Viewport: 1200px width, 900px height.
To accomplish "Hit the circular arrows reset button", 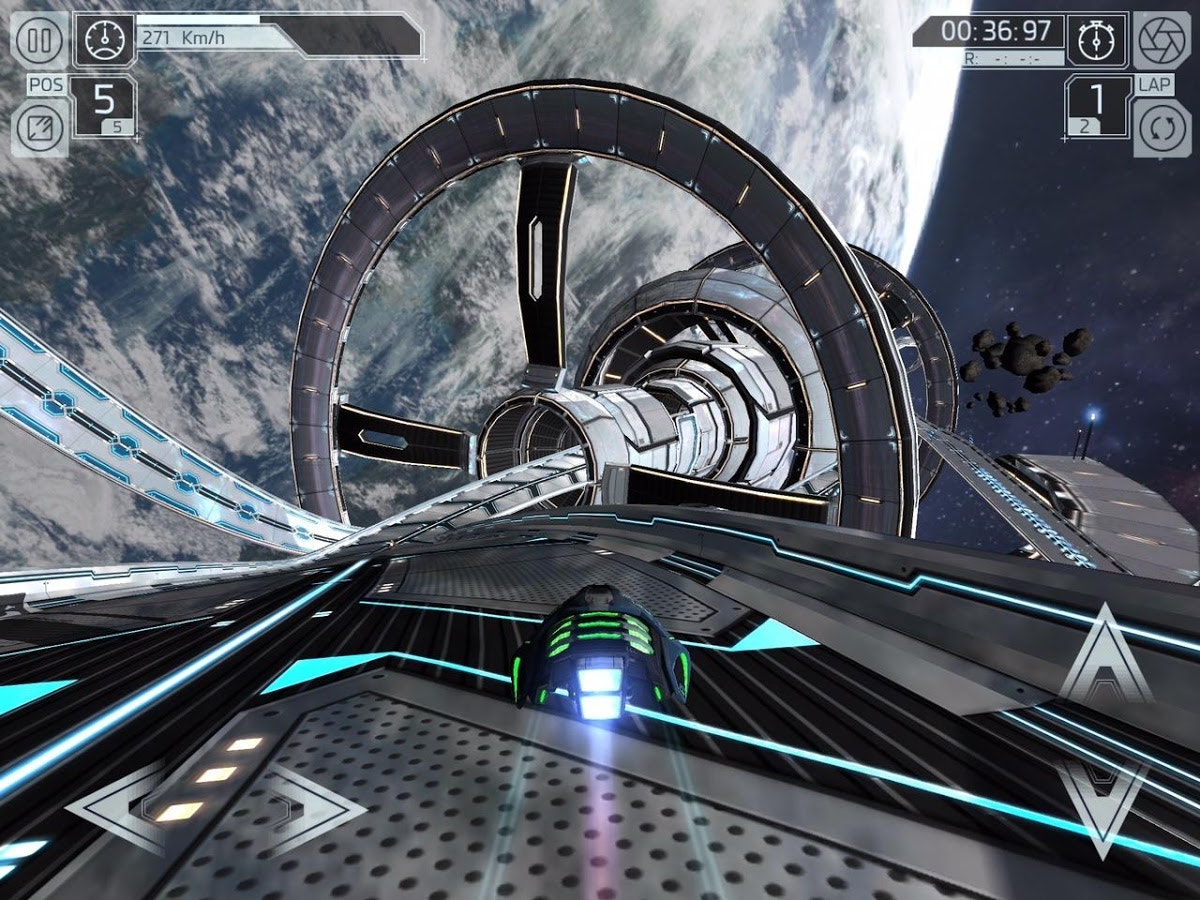I will [x=1163, y=130].
